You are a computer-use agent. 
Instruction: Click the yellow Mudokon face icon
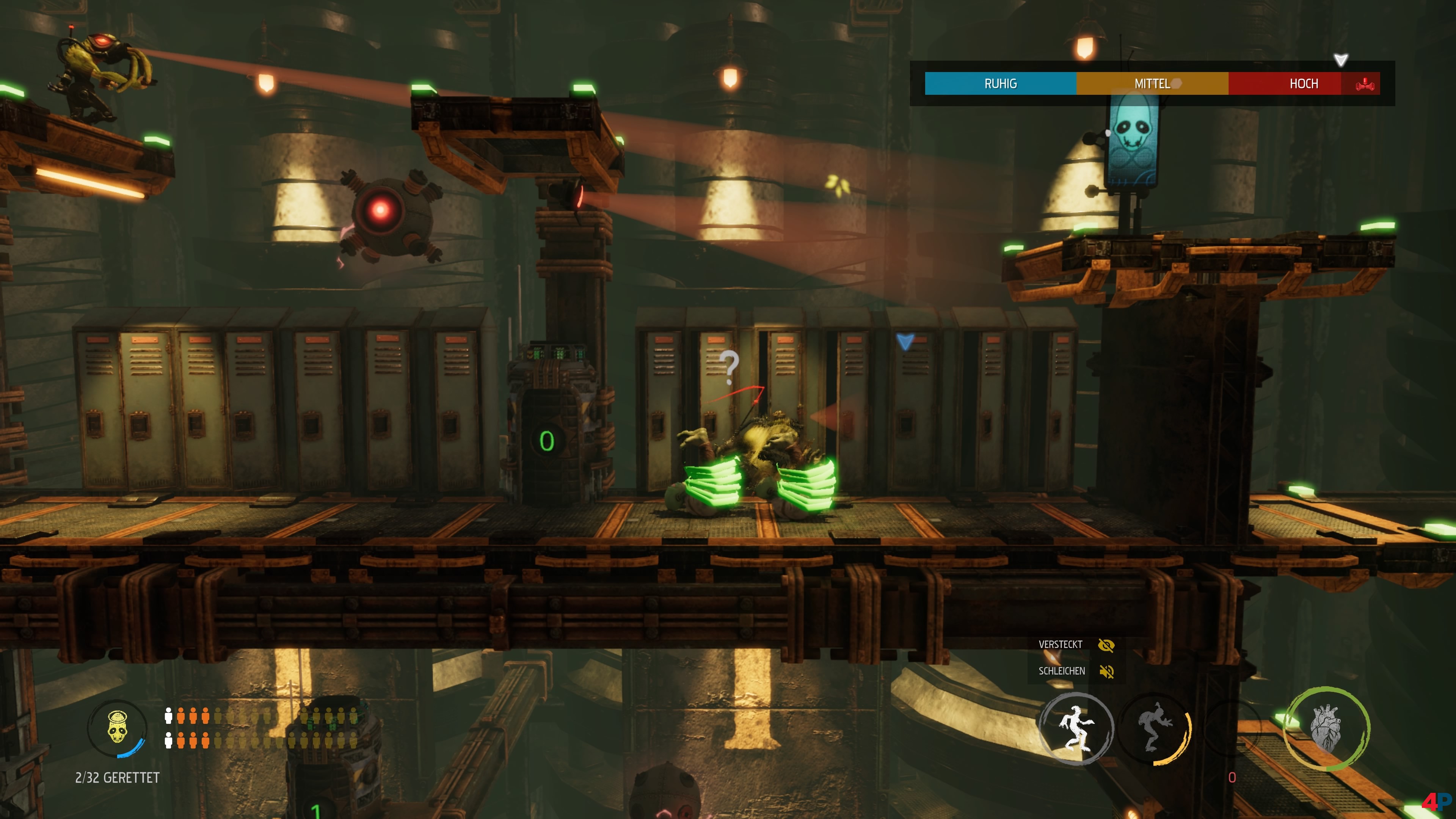click(x=117, y=728)
